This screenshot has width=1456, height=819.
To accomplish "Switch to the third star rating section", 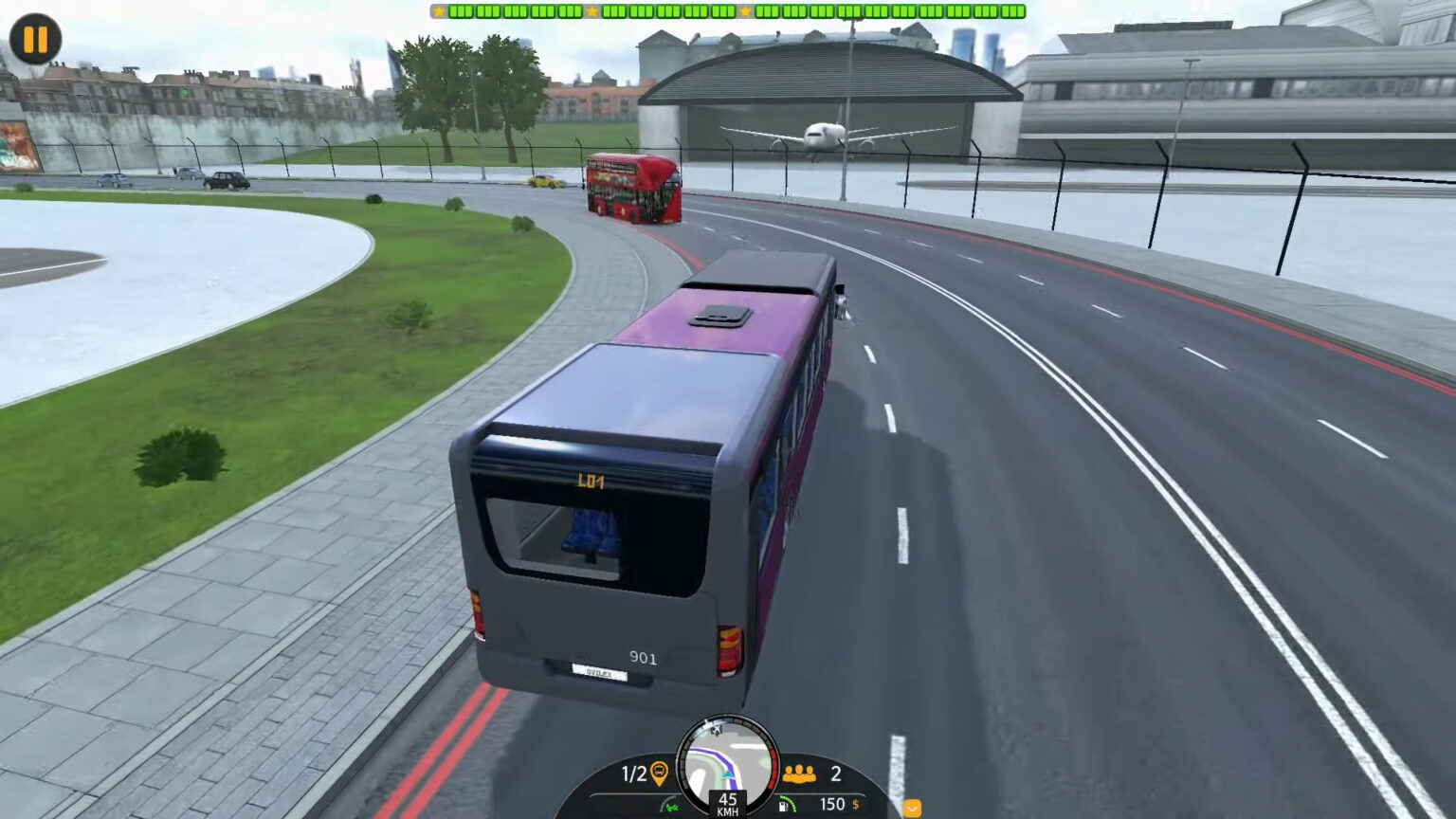I will (x=746, y=12).
